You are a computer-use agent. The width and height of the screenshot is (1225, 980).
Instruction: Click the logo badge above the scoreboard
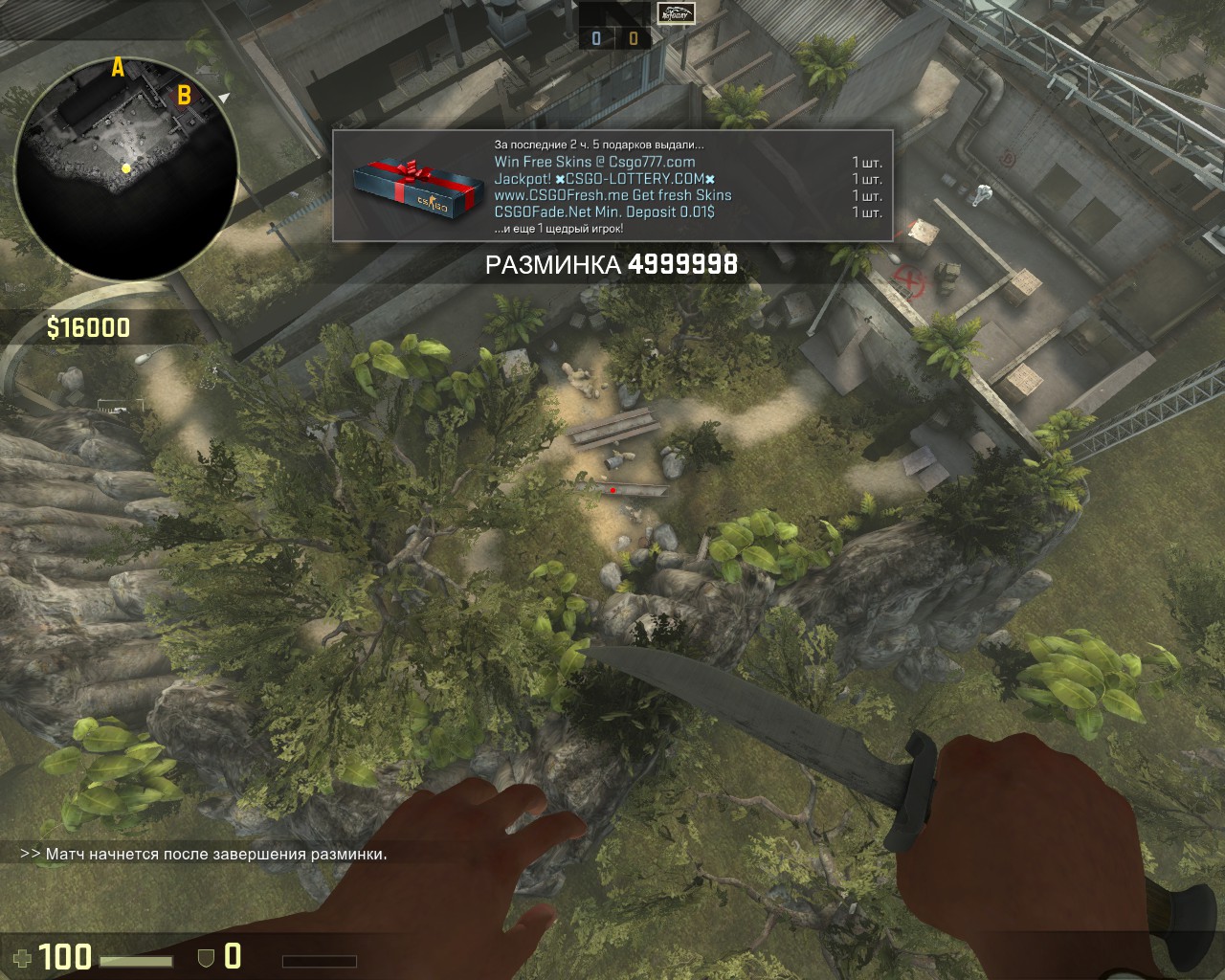point(676,13)
